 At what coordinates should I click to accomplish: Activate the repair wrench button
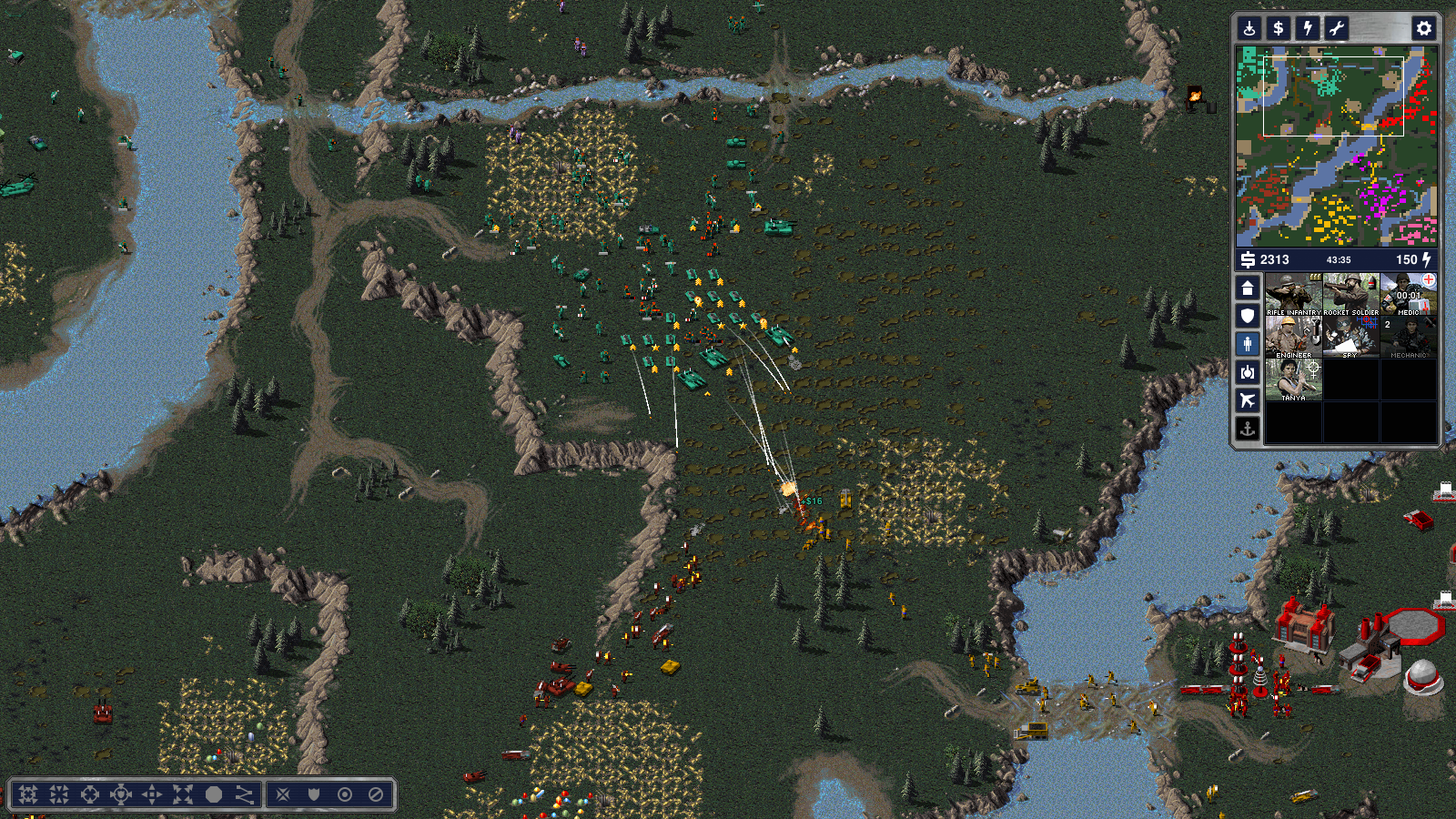coord(1337,28)
